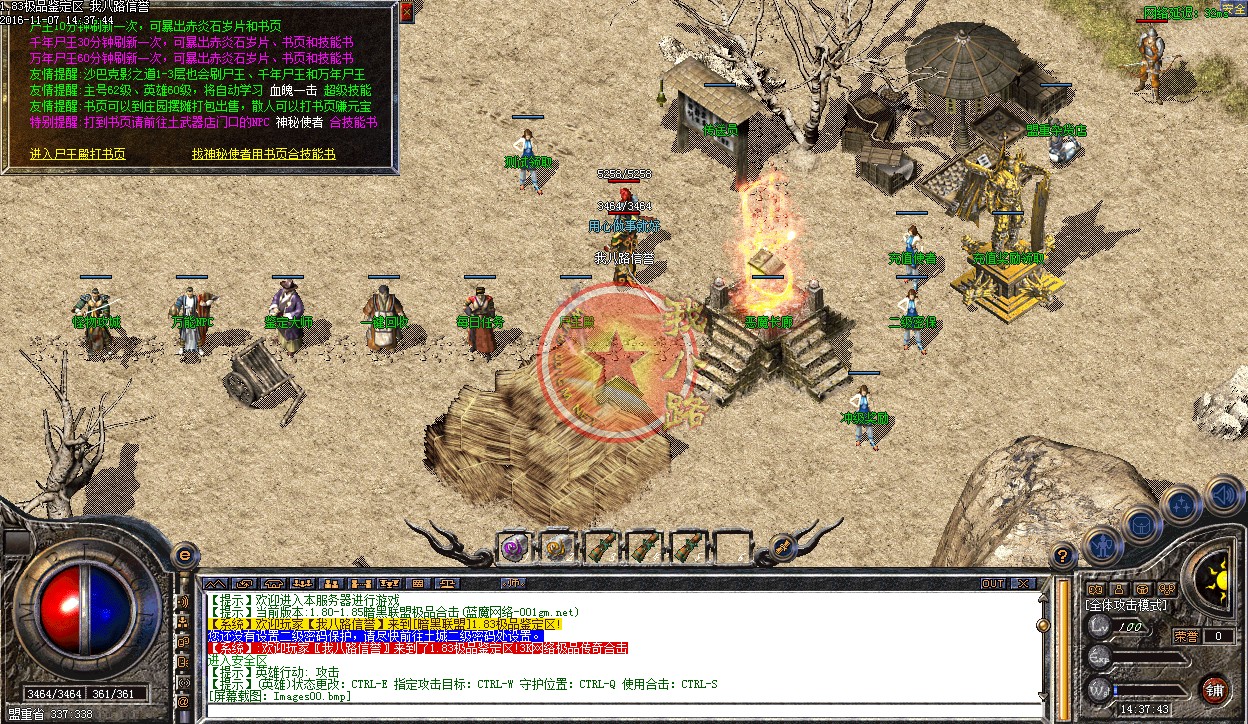
Task: Click the 荣誉 honor label
Action: (1186, 636)
